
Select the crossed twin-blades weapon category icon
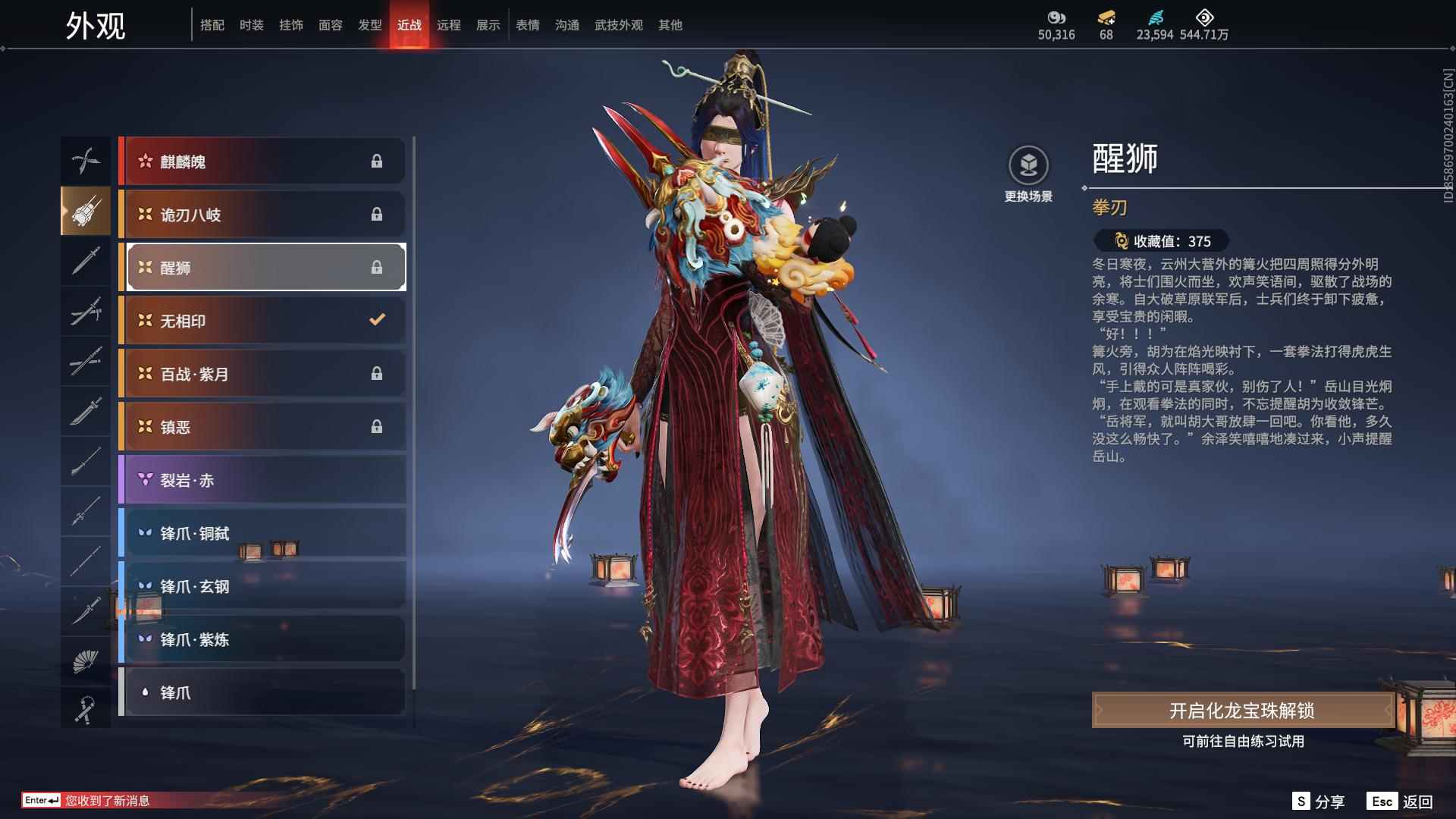point(86,161)
